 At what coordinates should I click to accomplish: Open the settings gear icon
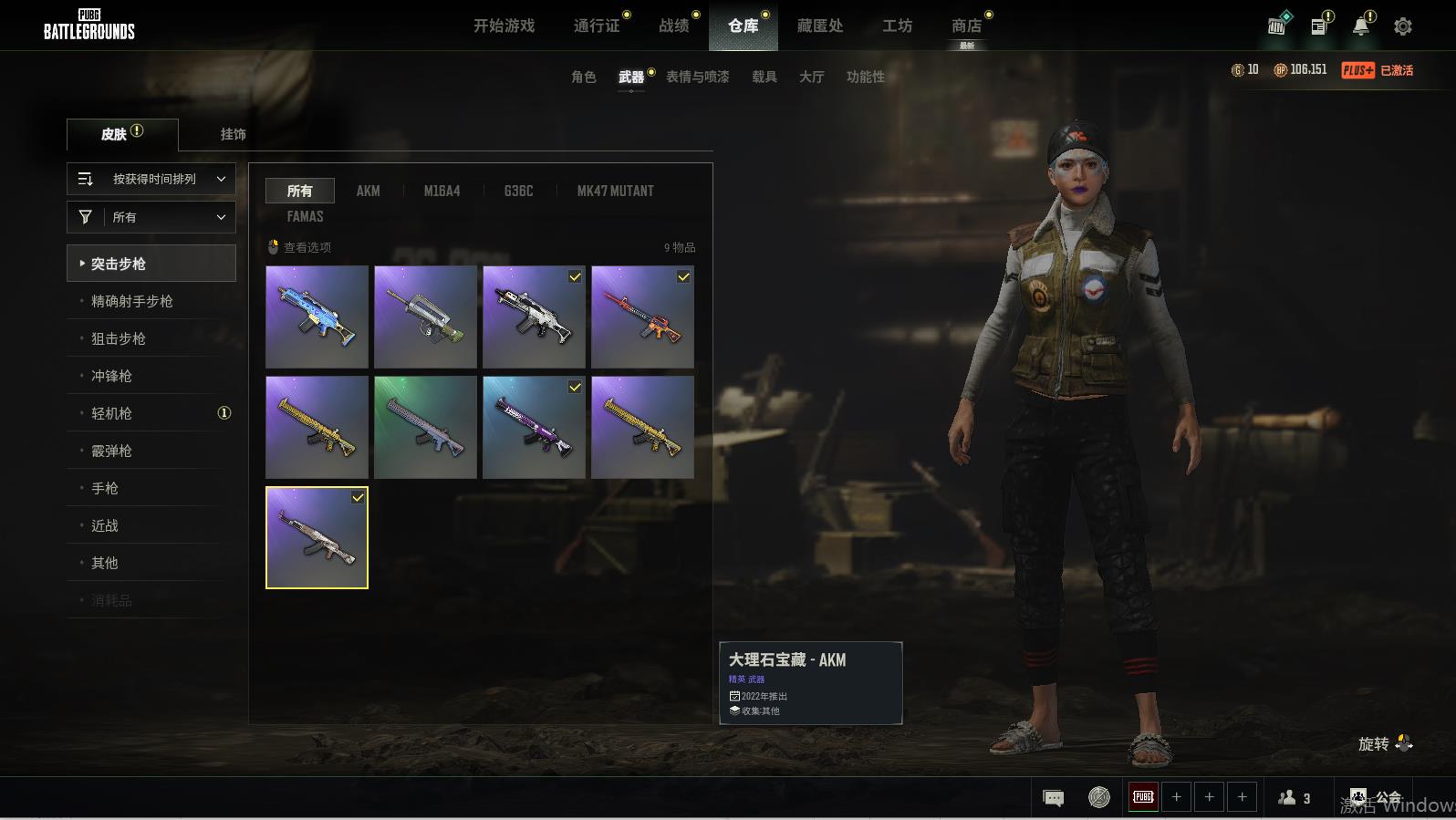[1403, 26]
